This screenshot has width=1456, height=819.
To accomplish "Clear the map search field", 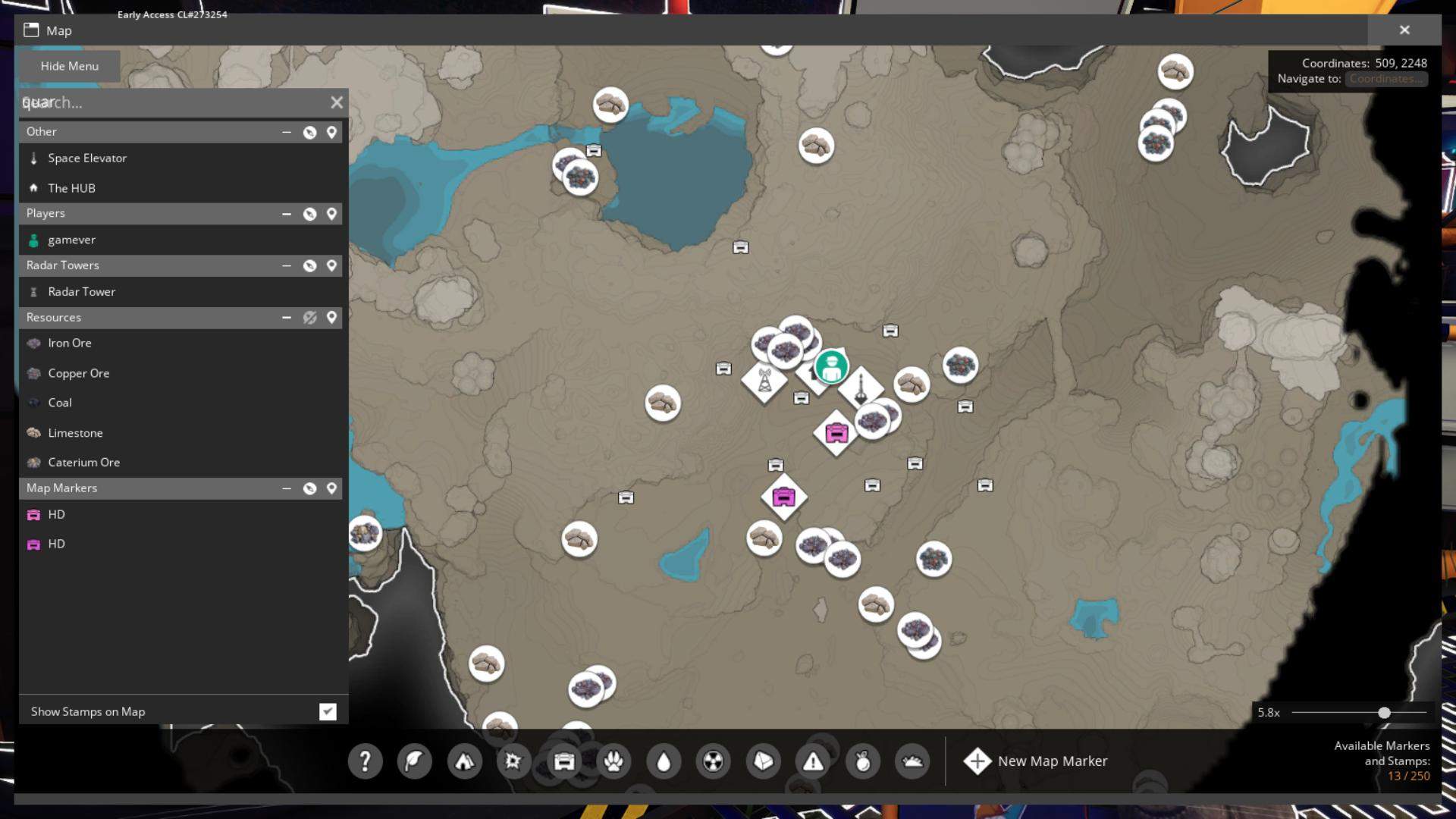I will [337, 102].
